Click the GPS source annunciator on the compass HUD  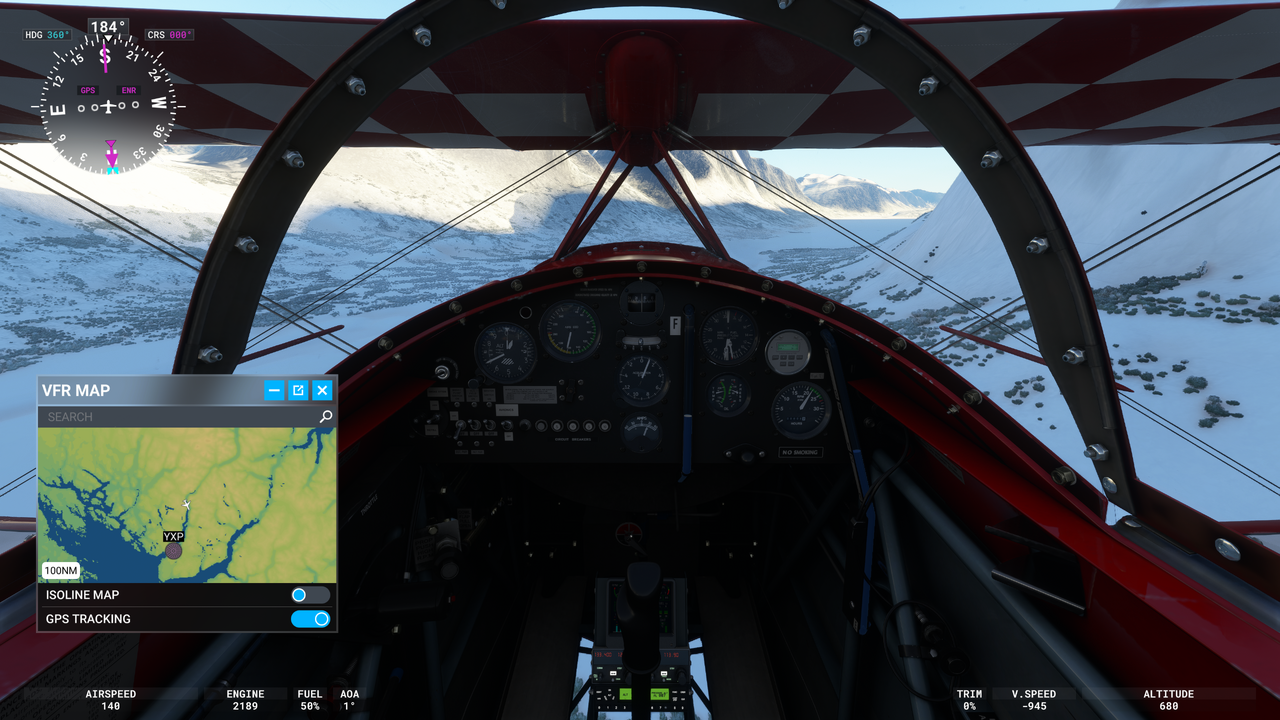(88, 89)
